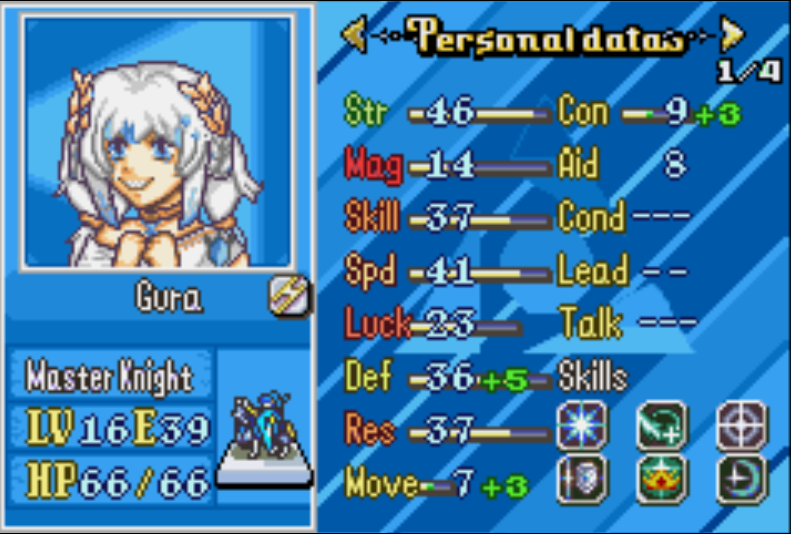Viewport: 791px width, 534px height.
Task: Select the Aid stat entry
Action: coord(625,165)
